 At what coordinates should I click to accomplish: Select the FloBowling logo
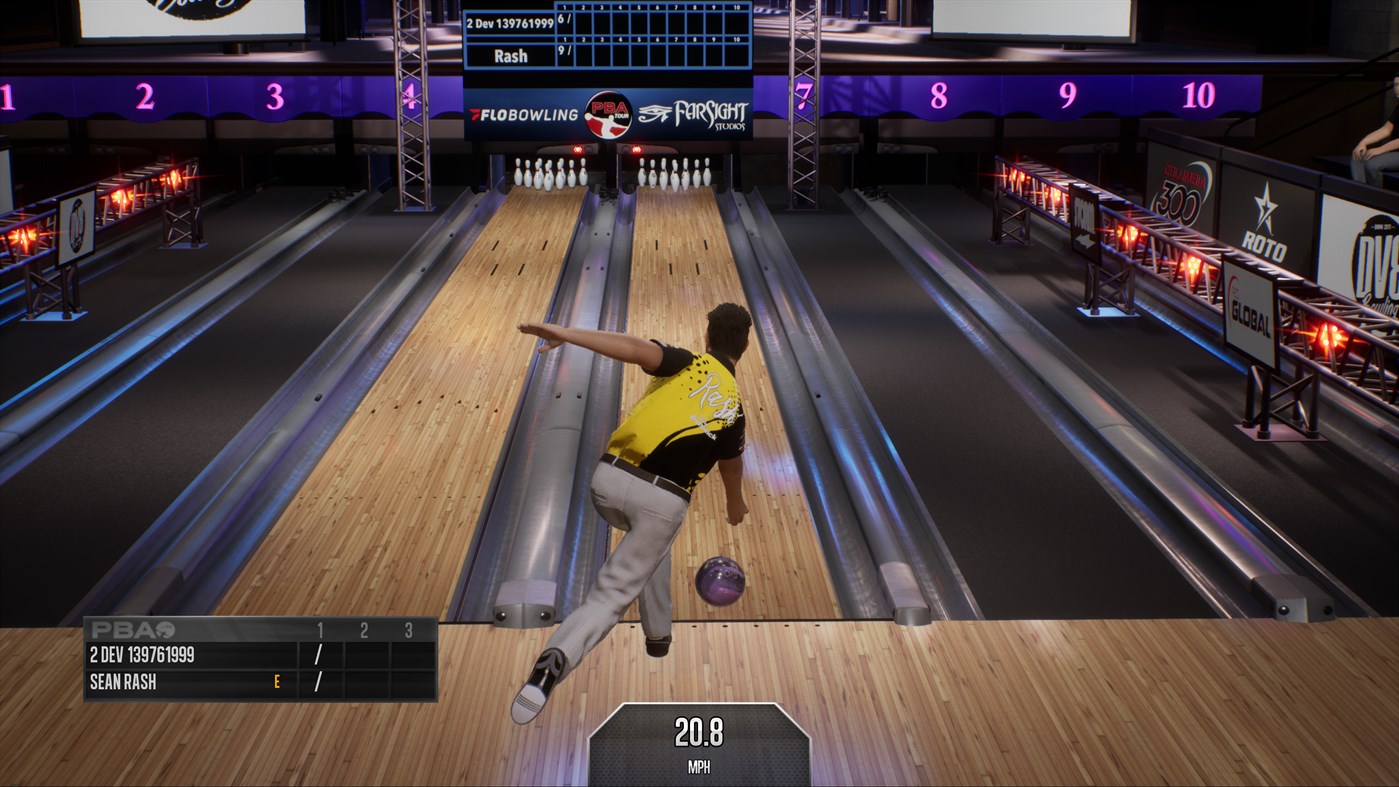pos(525,113)
